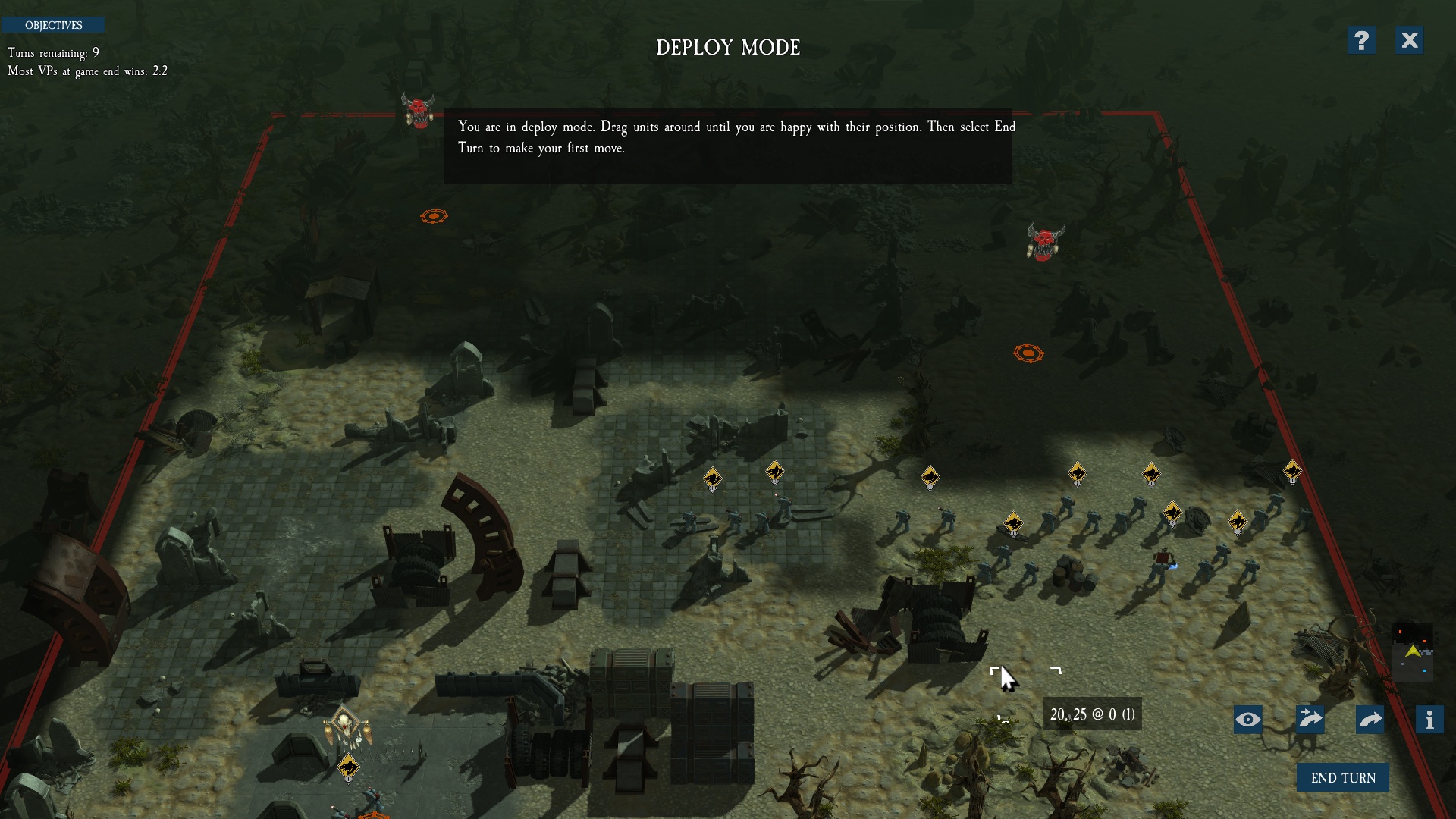Open the Objectives panel

53,25
